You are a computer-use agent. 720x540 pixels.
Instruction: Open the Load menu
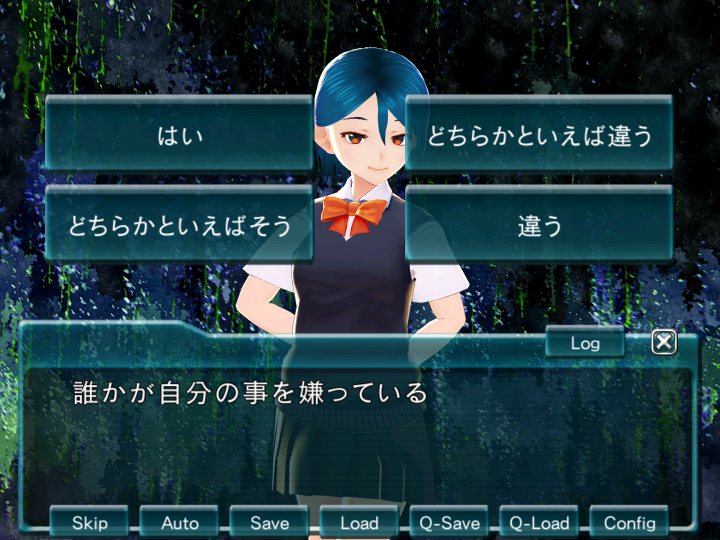(360, 522)
